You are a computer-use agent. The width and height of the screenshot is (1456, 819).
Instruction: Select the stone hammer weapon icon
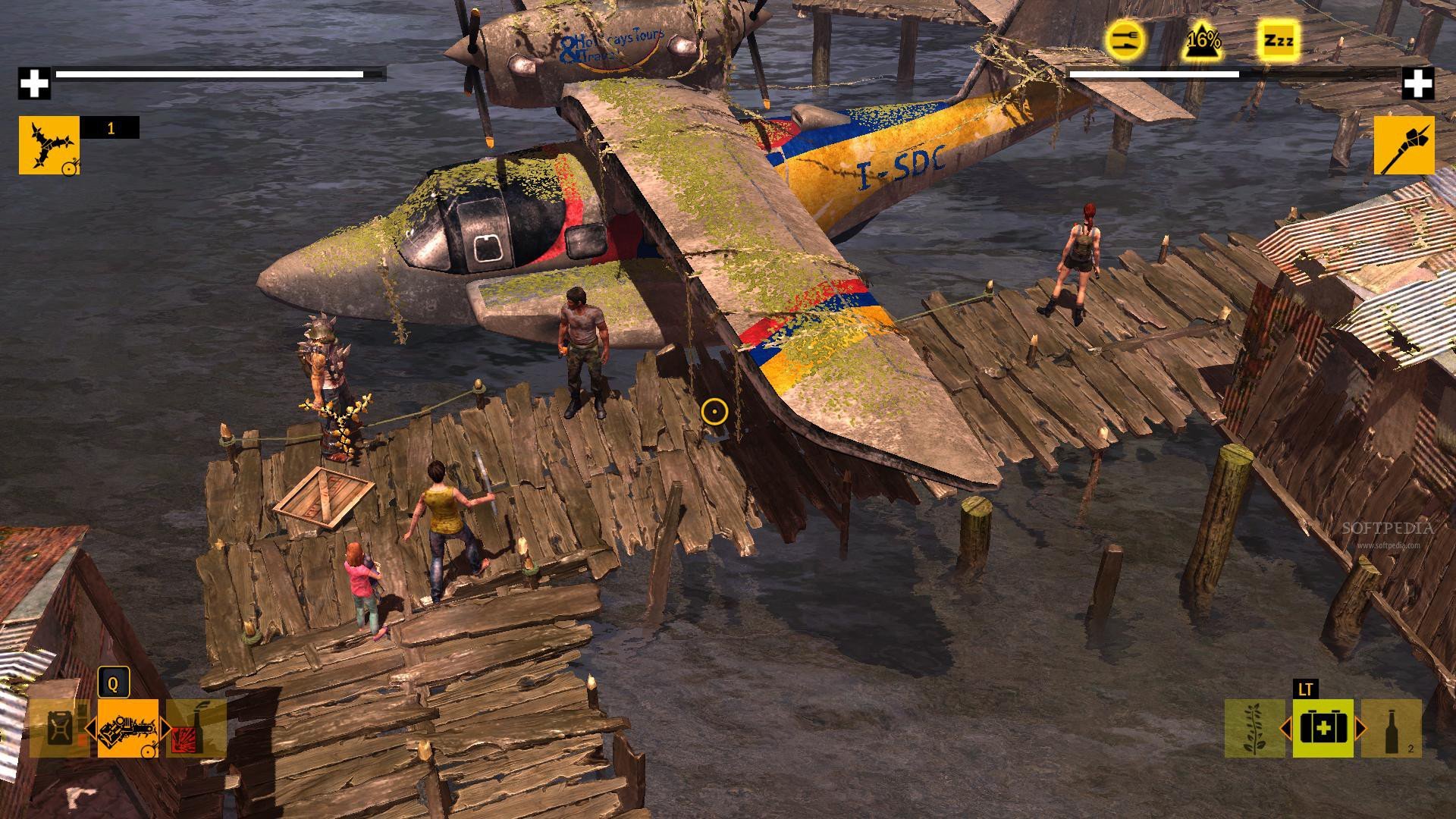(x=1404, y=145)
